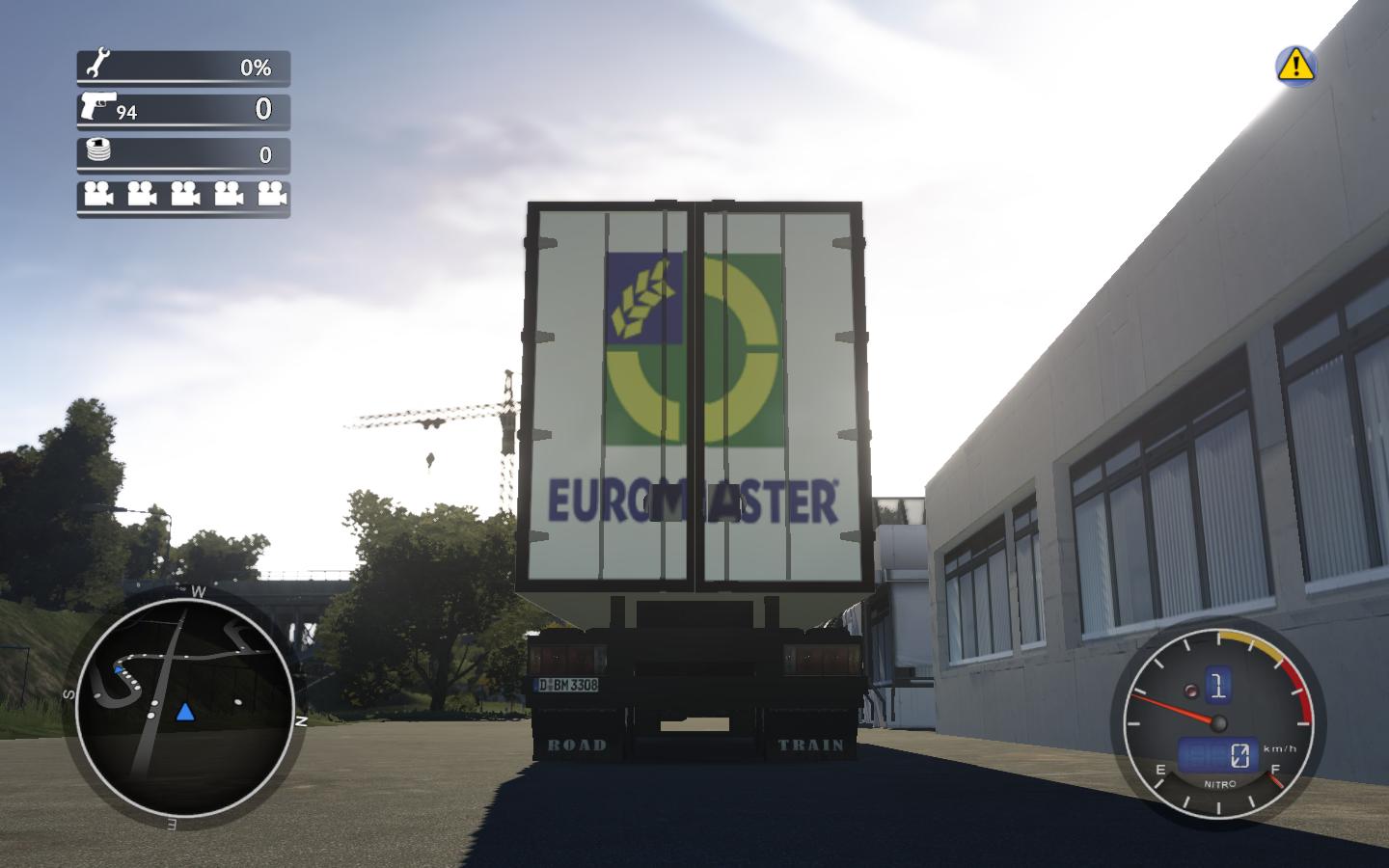
Task: Select the pistol weapon icon
Action: coord(98,105)
